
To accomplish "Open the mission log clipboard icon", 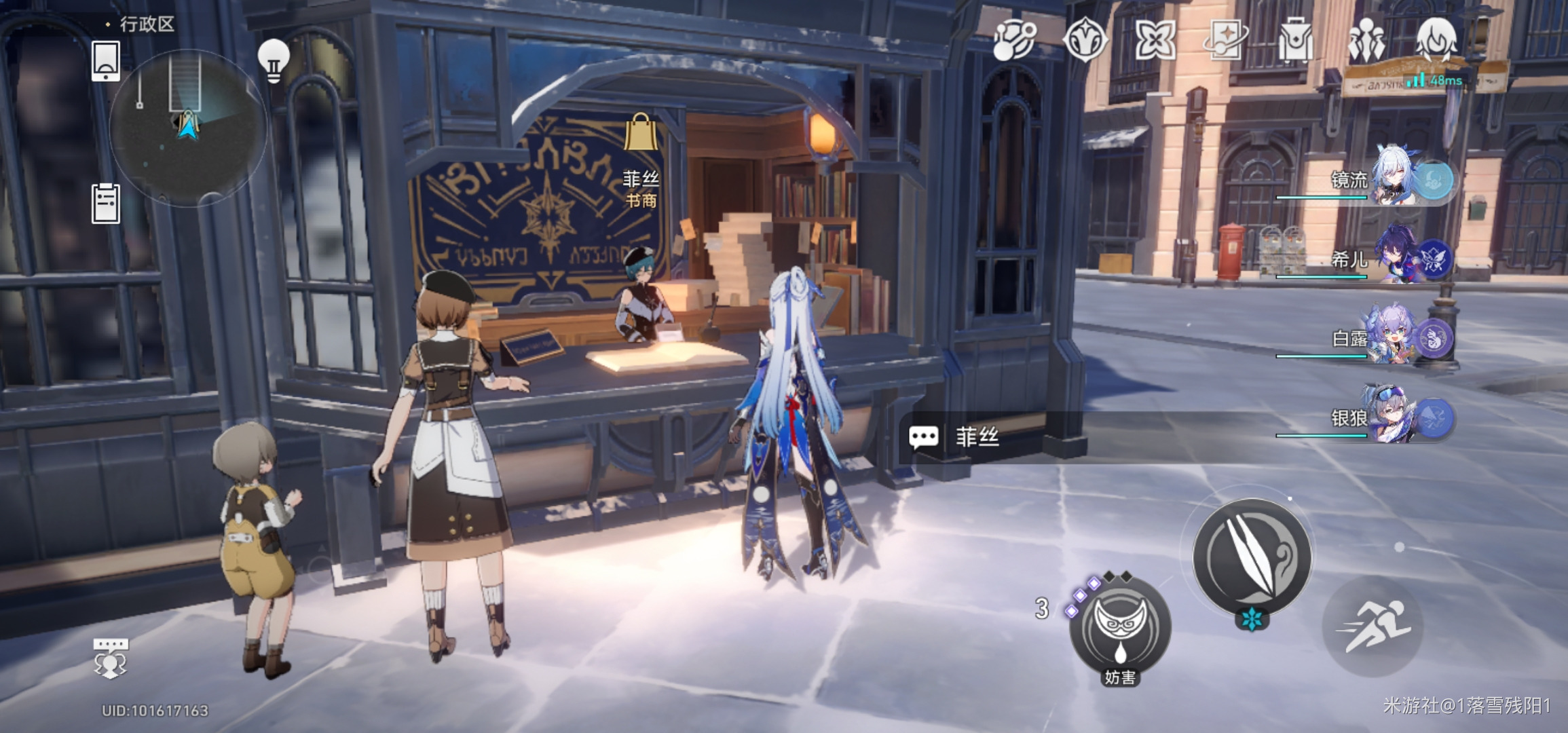I will coord(106,203).
